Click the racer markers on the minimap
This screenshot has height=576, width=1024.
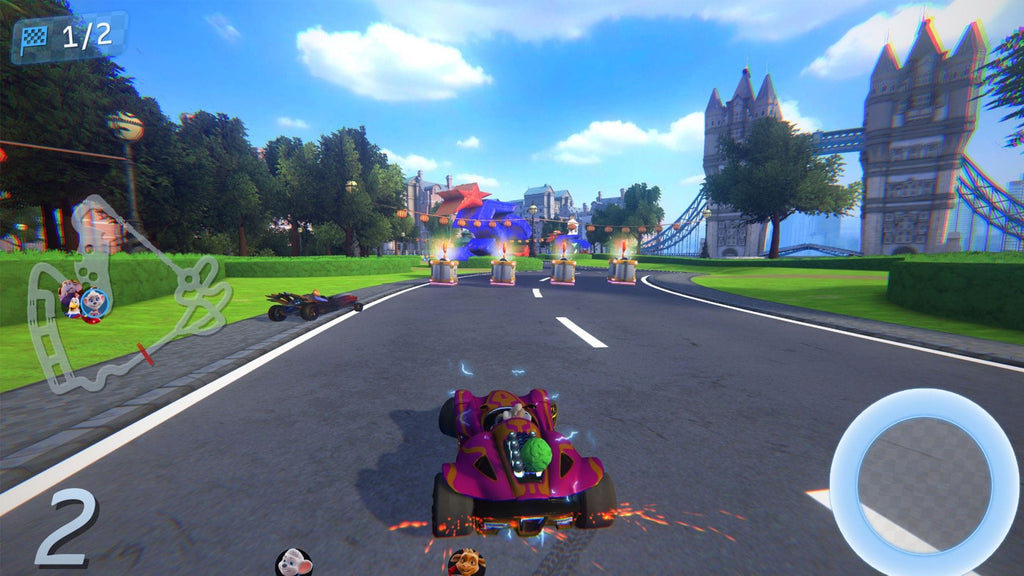[83, 300]
